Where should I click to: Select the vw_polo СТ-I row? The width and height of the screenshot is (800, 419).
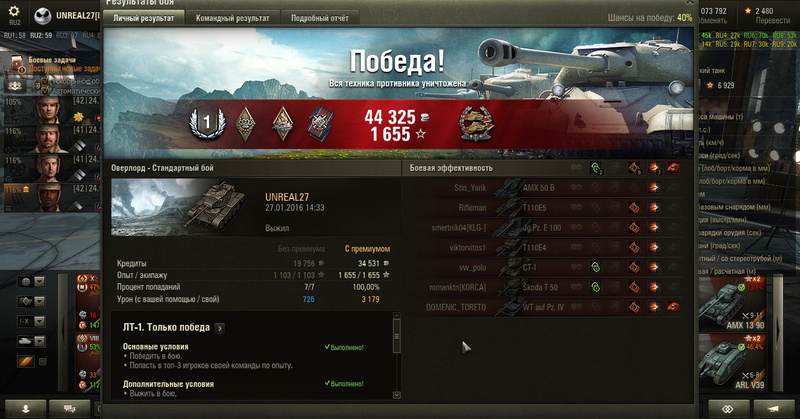[x=549, y=267]
